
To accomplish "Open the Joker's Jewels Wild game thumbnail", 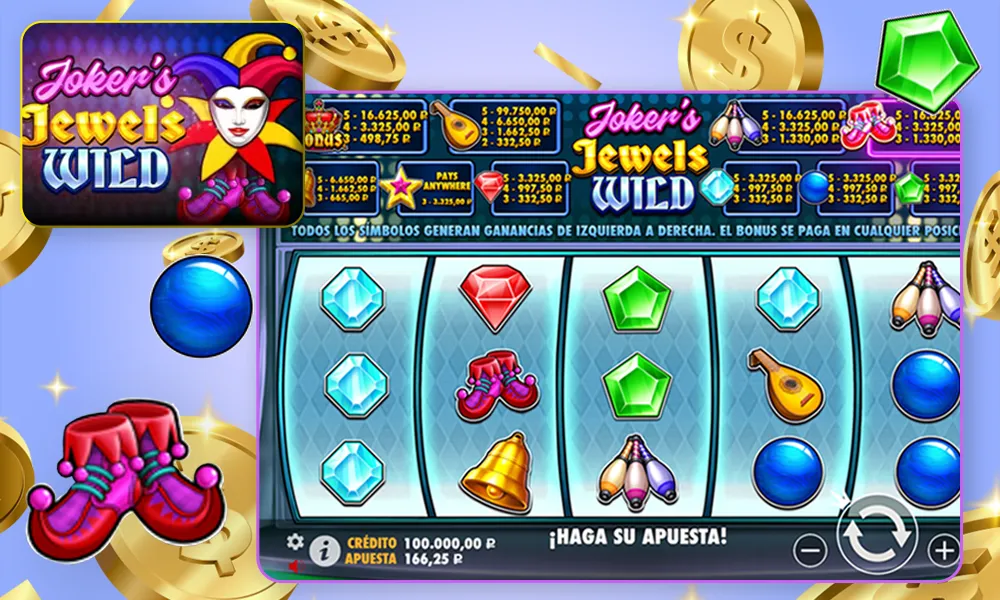I will 162,124.
